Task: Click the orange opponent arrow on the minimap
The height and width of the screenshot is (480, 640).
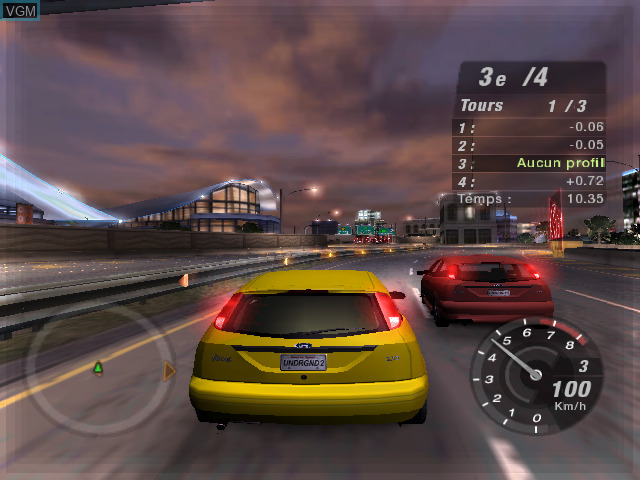Action: pos(169,372)
